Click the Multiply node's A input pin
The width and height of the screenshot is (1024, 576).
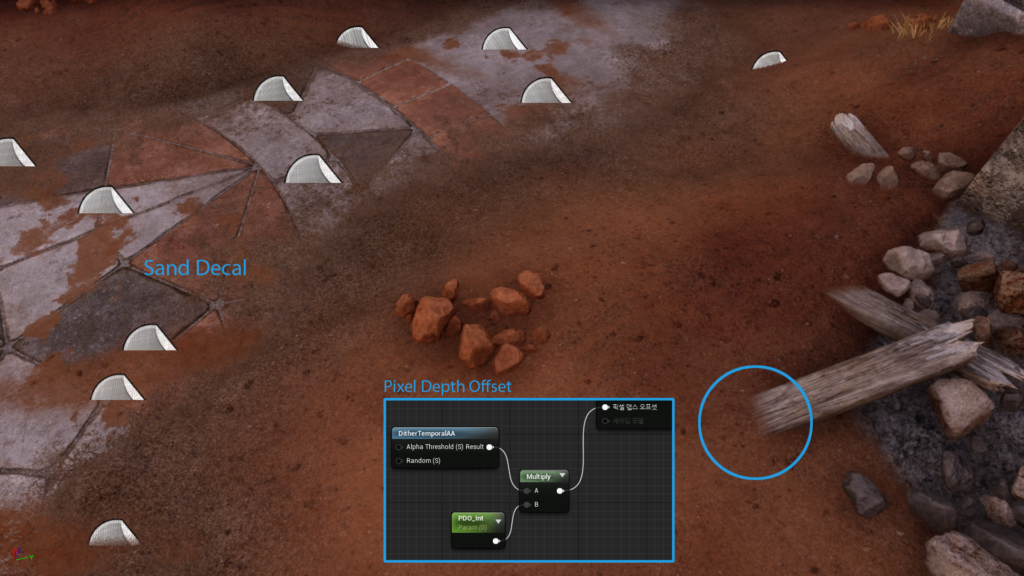(x=527, y=491)
